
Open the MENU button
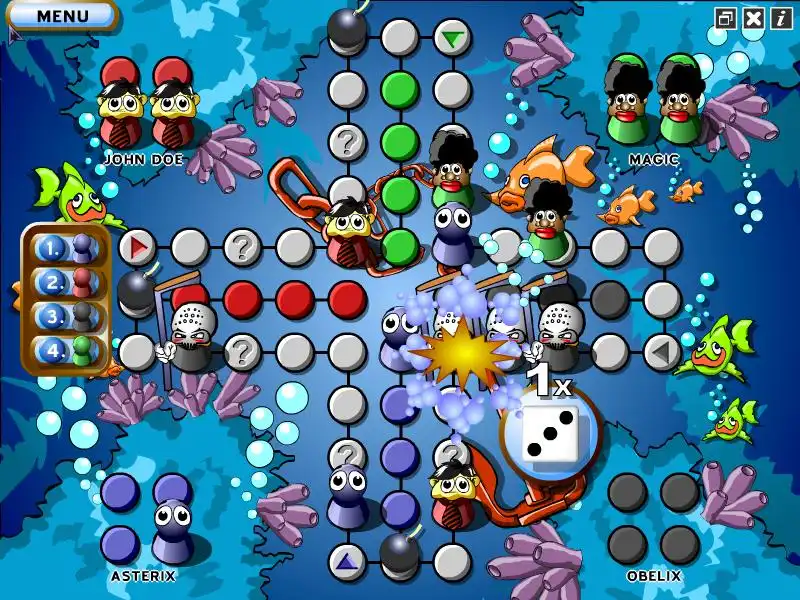point(61,15)
